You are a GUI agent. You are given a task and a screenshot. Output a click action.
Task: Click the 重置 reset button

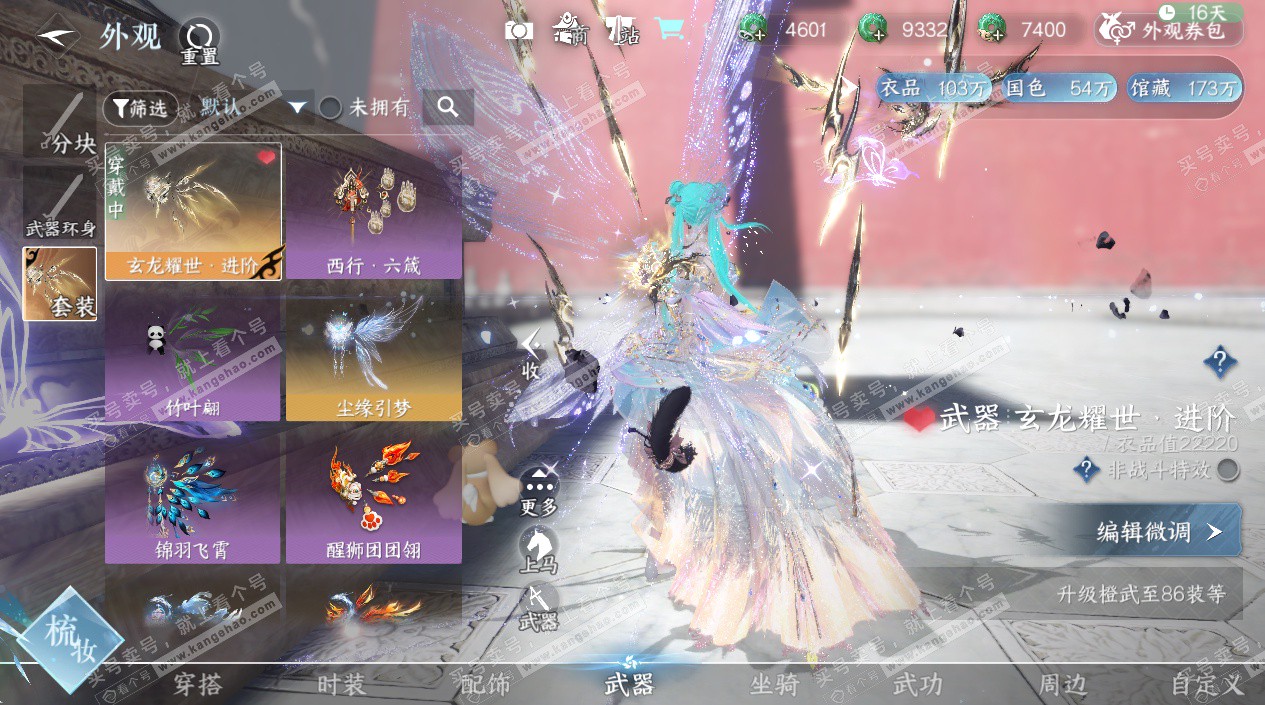point(199,42)
